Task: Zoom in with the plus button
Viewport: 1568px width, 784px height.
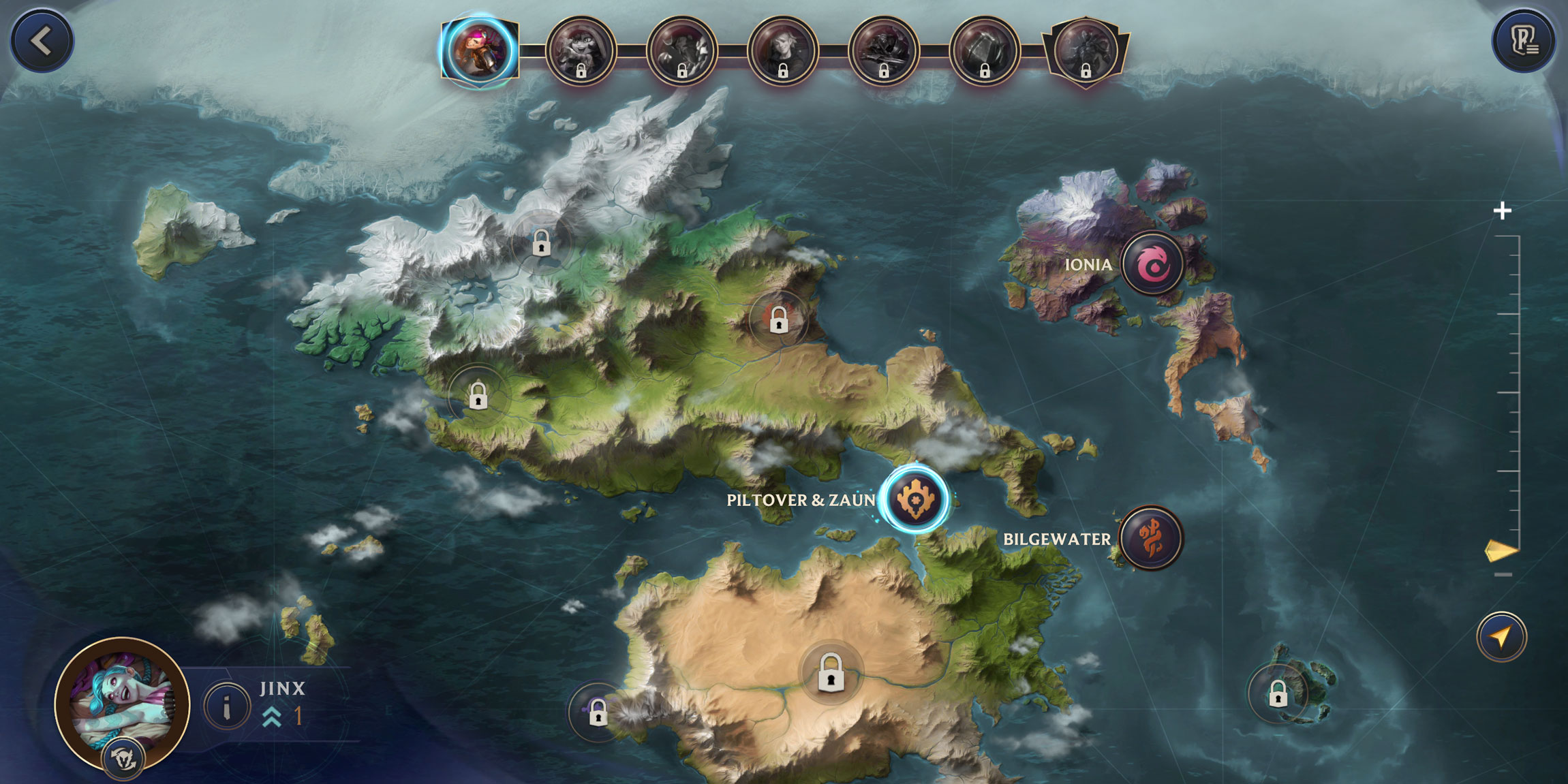Action: [x=1502, y=211]
